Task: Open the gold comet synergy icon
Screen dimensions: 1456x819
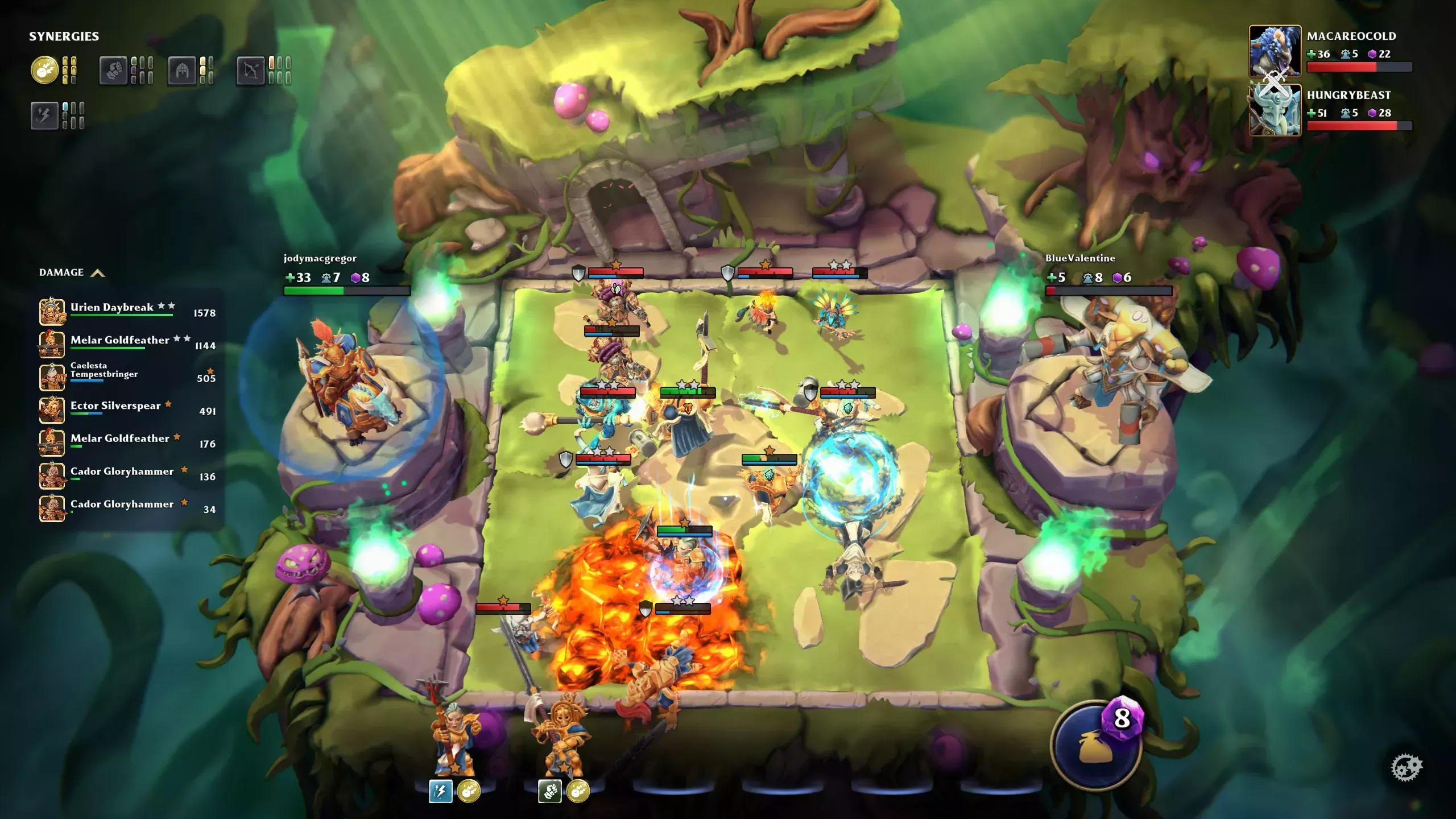Action: (x=44, y=71)
